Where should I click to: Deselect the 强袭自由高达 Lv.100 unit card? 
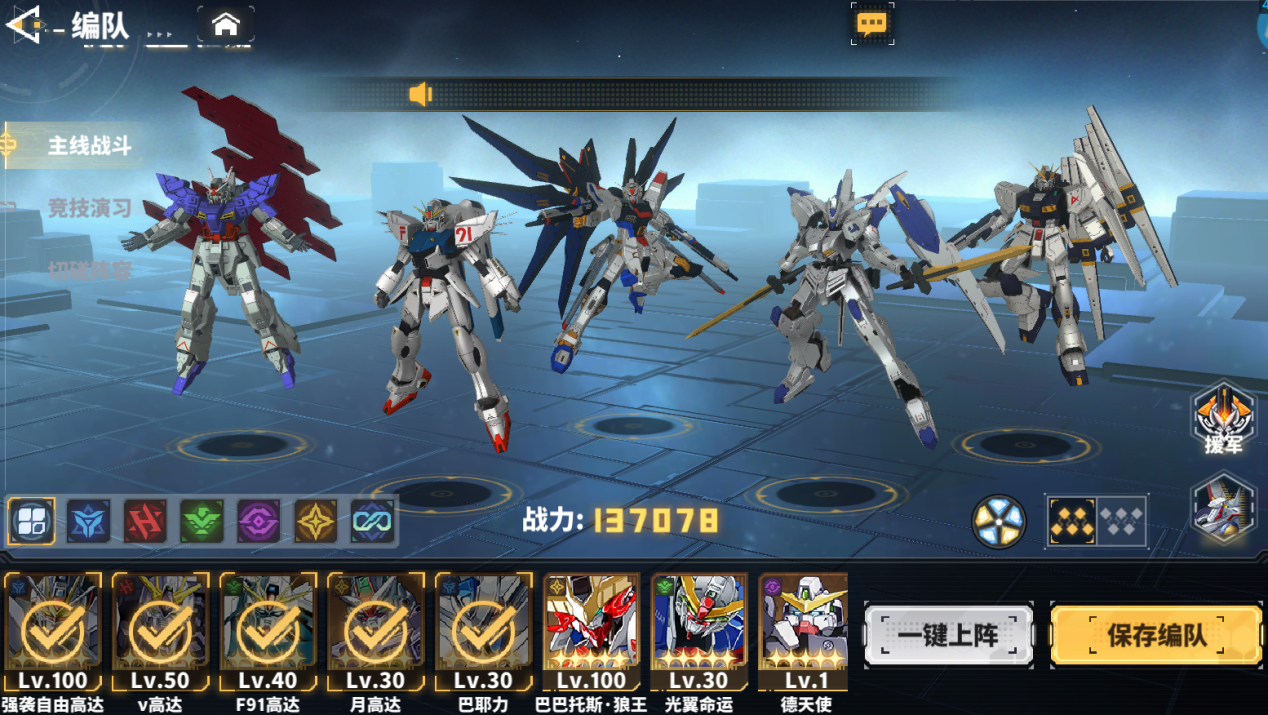point(52,630)
